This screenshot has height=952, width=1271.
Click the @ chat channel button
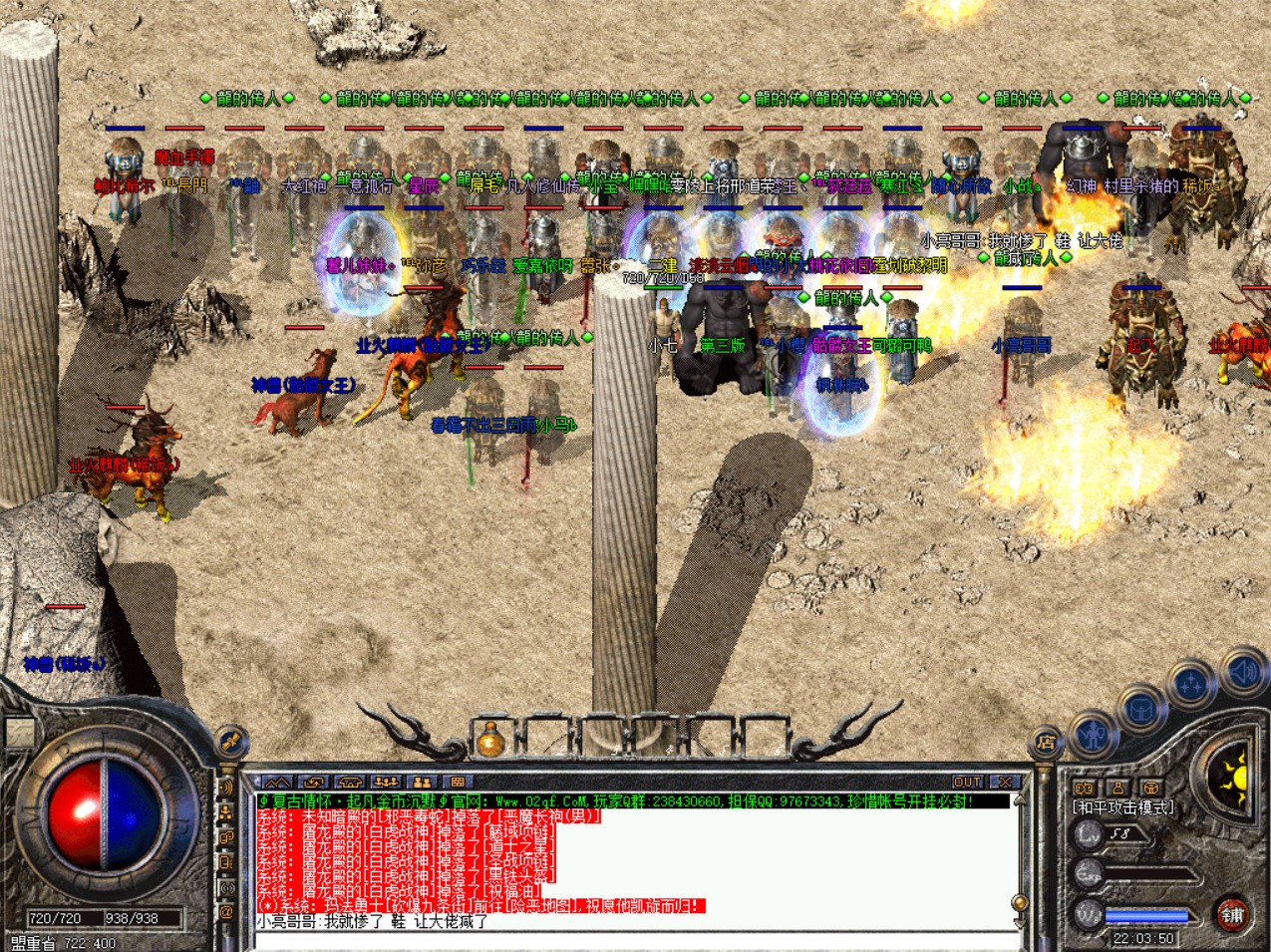click(x=227, y=911)
